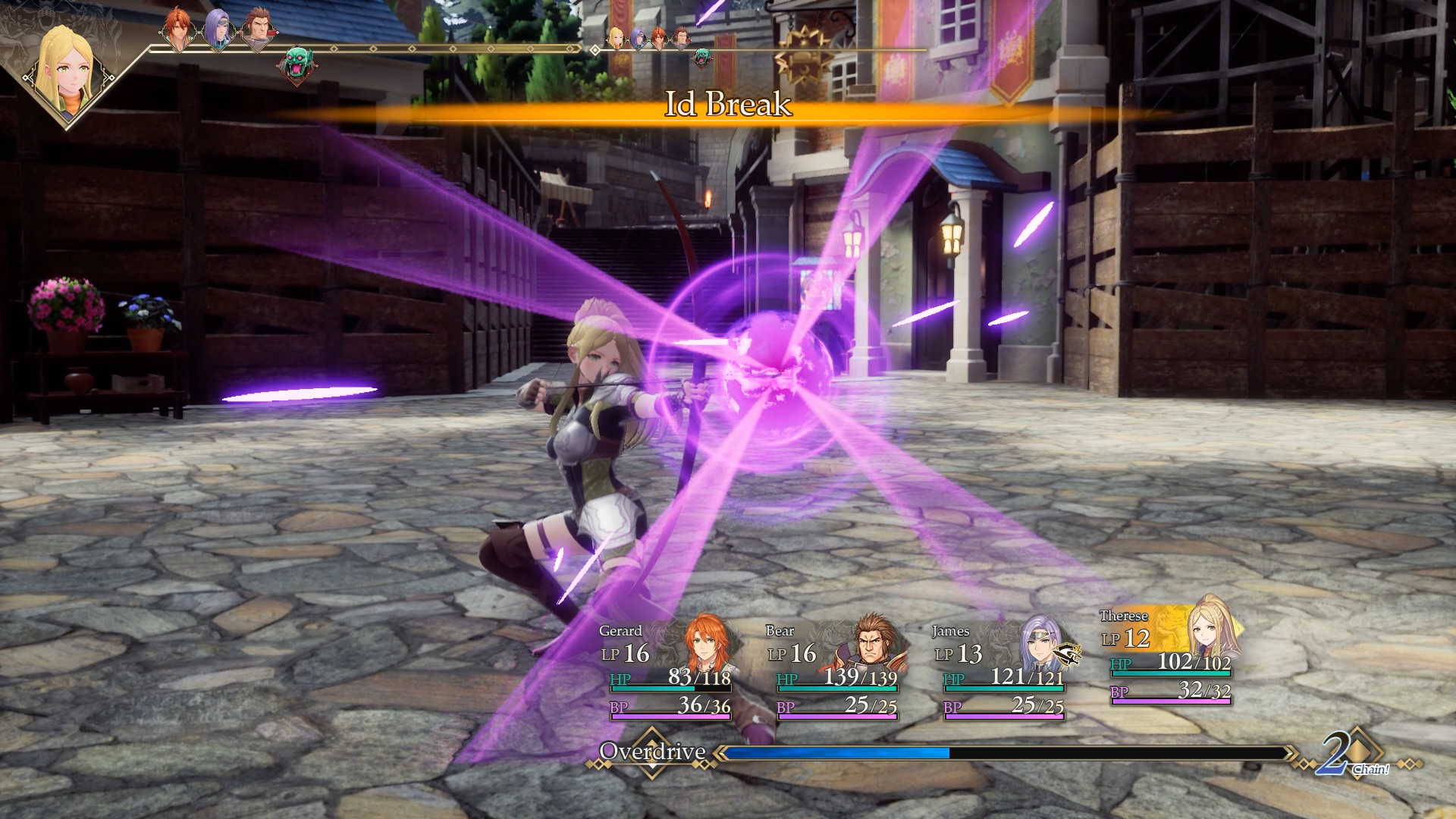
Task: Click the green goblin enemy turn marker
Action: [x=297, y=66]
